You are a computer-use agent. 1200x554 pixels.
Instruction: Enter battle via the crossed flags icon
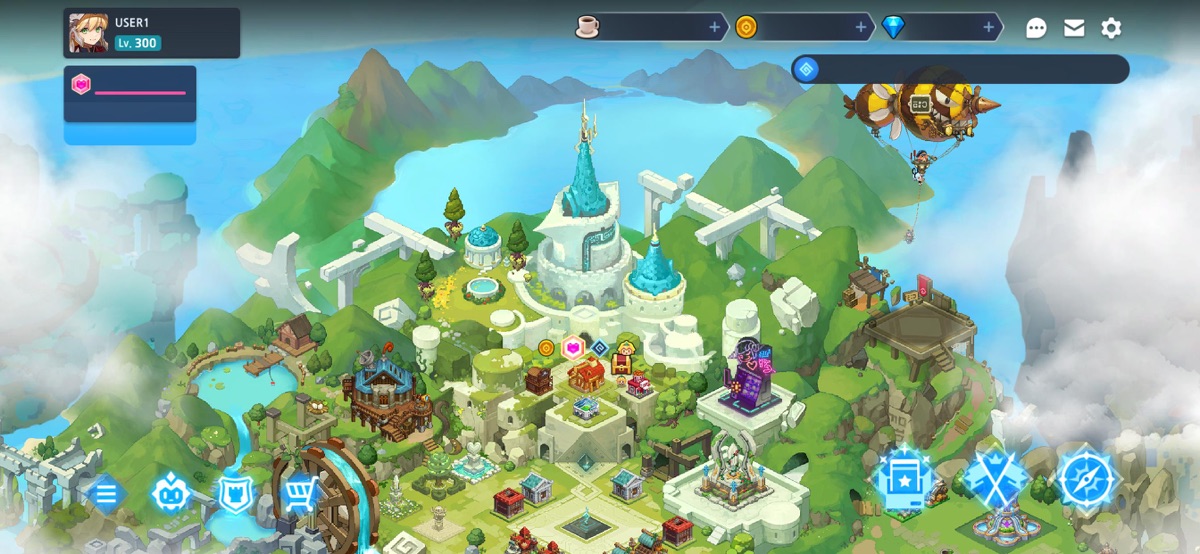coord(995,480)
